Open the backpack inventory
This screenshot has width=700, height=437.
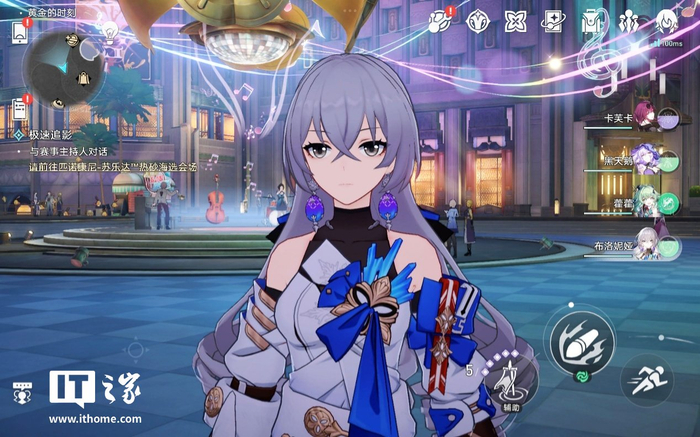[592, 20]
